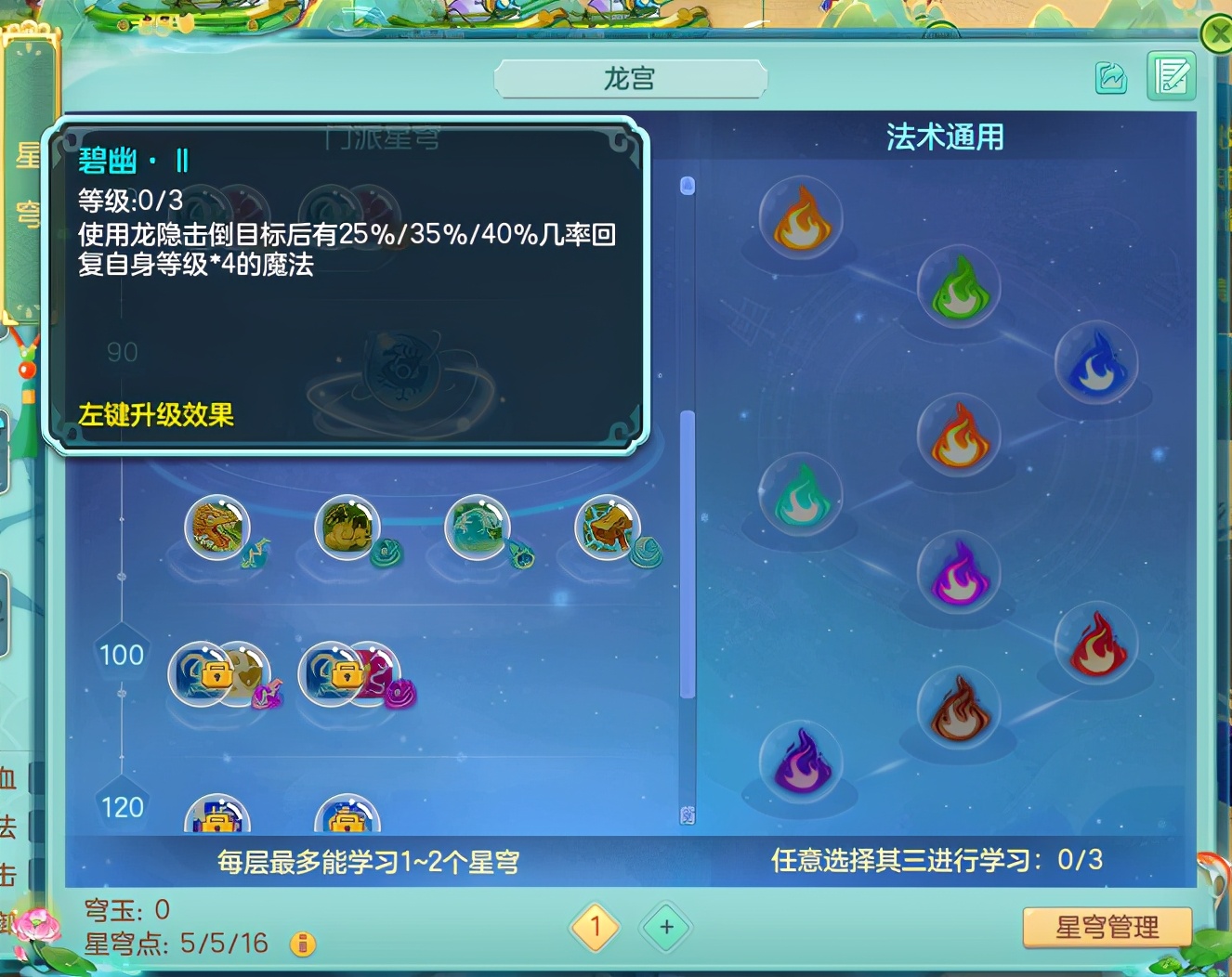Screen dimensions: 1232x977
Task: Open the share panel icon
Action: 1113,79
